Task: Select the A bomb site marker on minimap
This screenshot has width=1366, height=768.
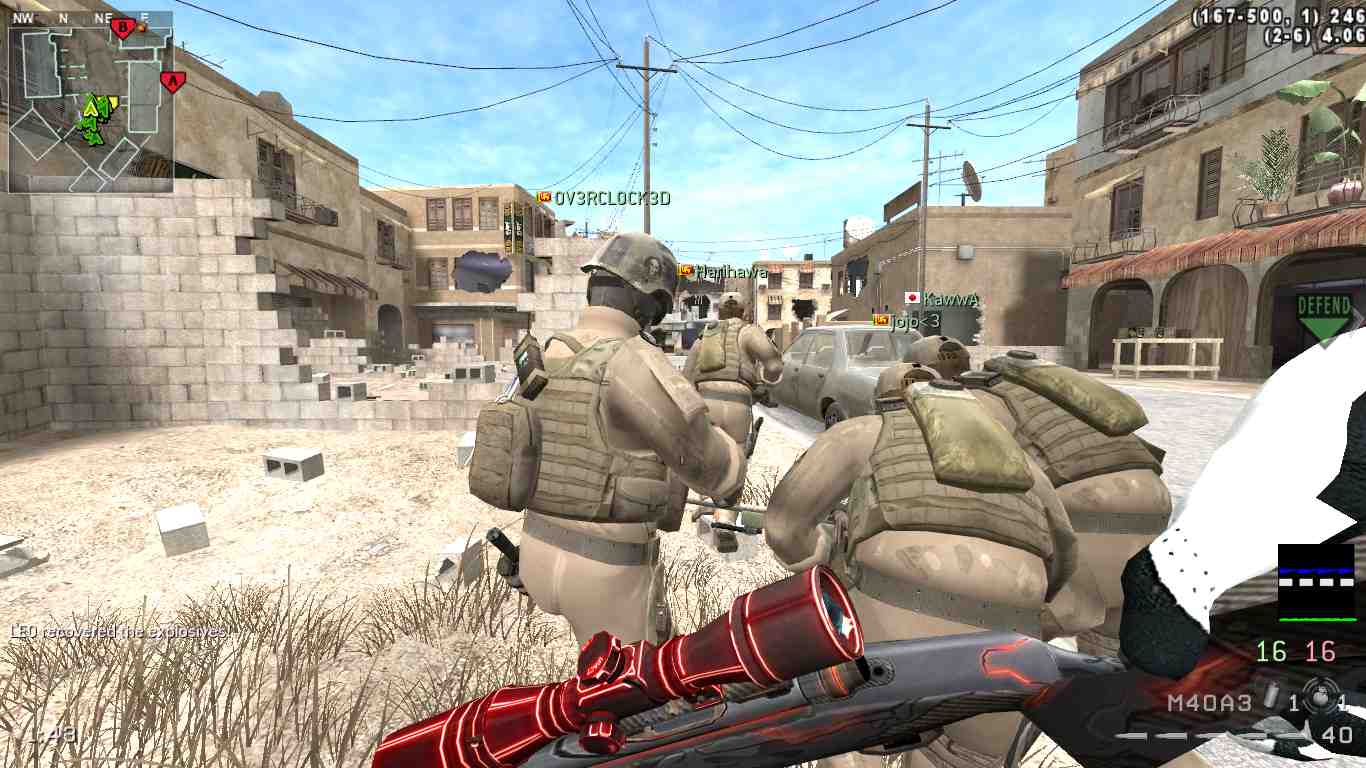Action: tap(172, 81)
